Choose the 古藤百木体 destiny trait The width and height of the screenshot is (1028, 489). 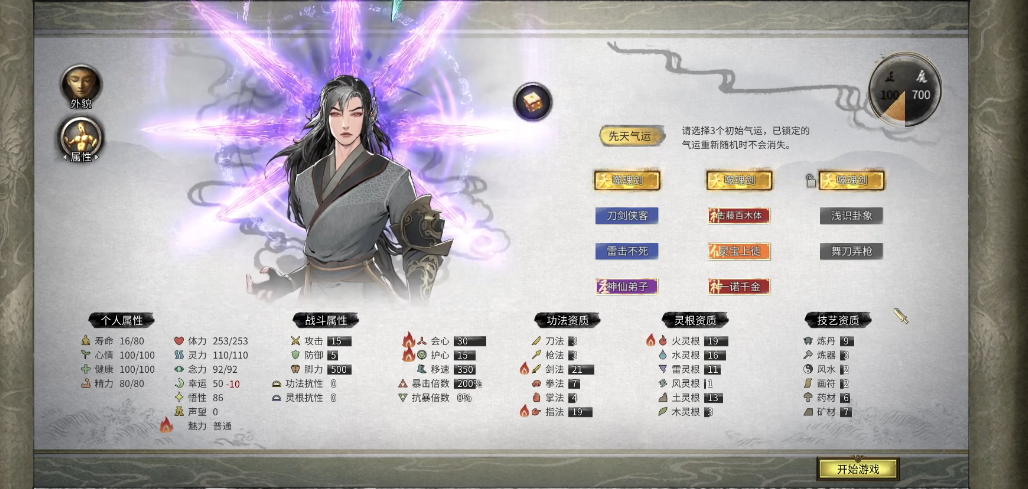[739, 215]
